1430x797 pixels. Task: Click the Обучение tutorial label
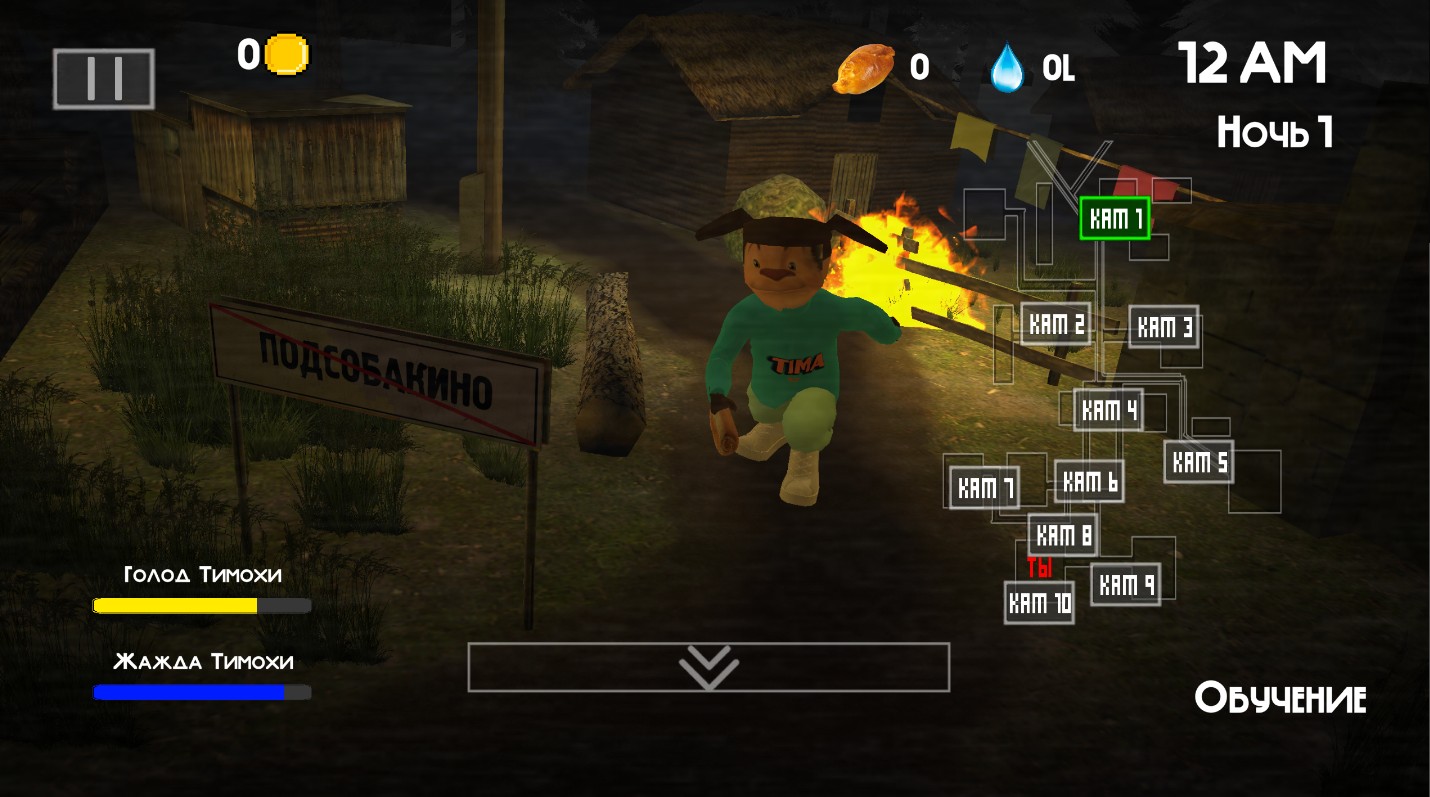point(1280,698)
